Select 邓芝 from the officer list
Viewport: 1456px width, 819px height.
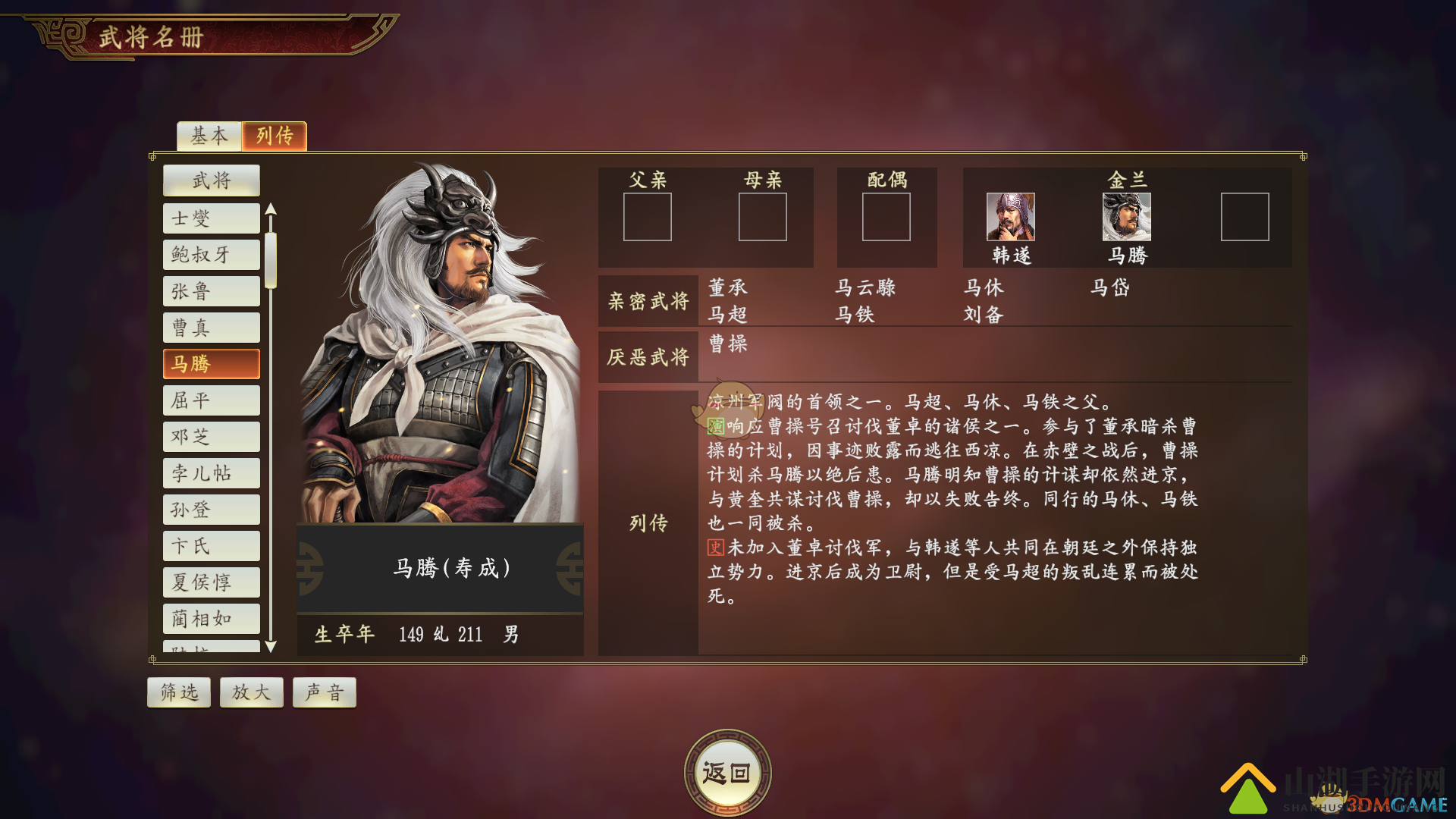(x=211, y=436)
